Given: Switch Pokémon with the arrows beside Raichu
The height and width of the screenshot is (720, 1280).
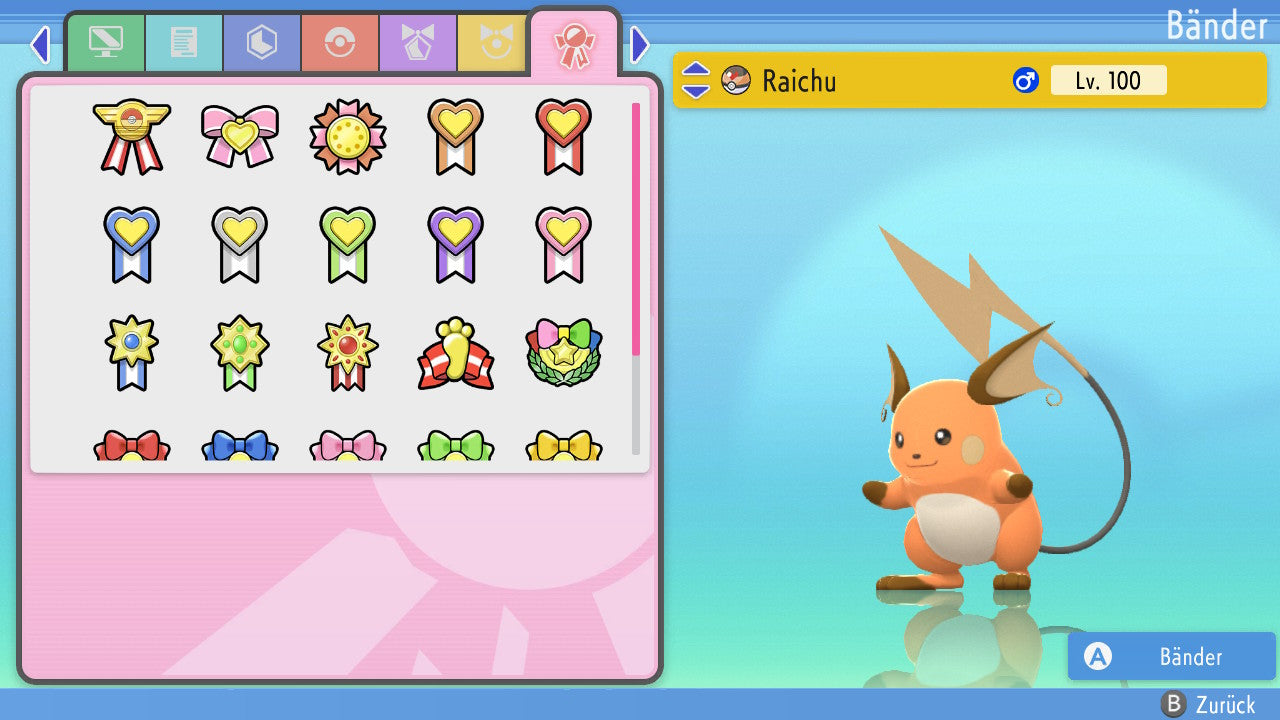Looking at the screenshot, I should [696, 80].
